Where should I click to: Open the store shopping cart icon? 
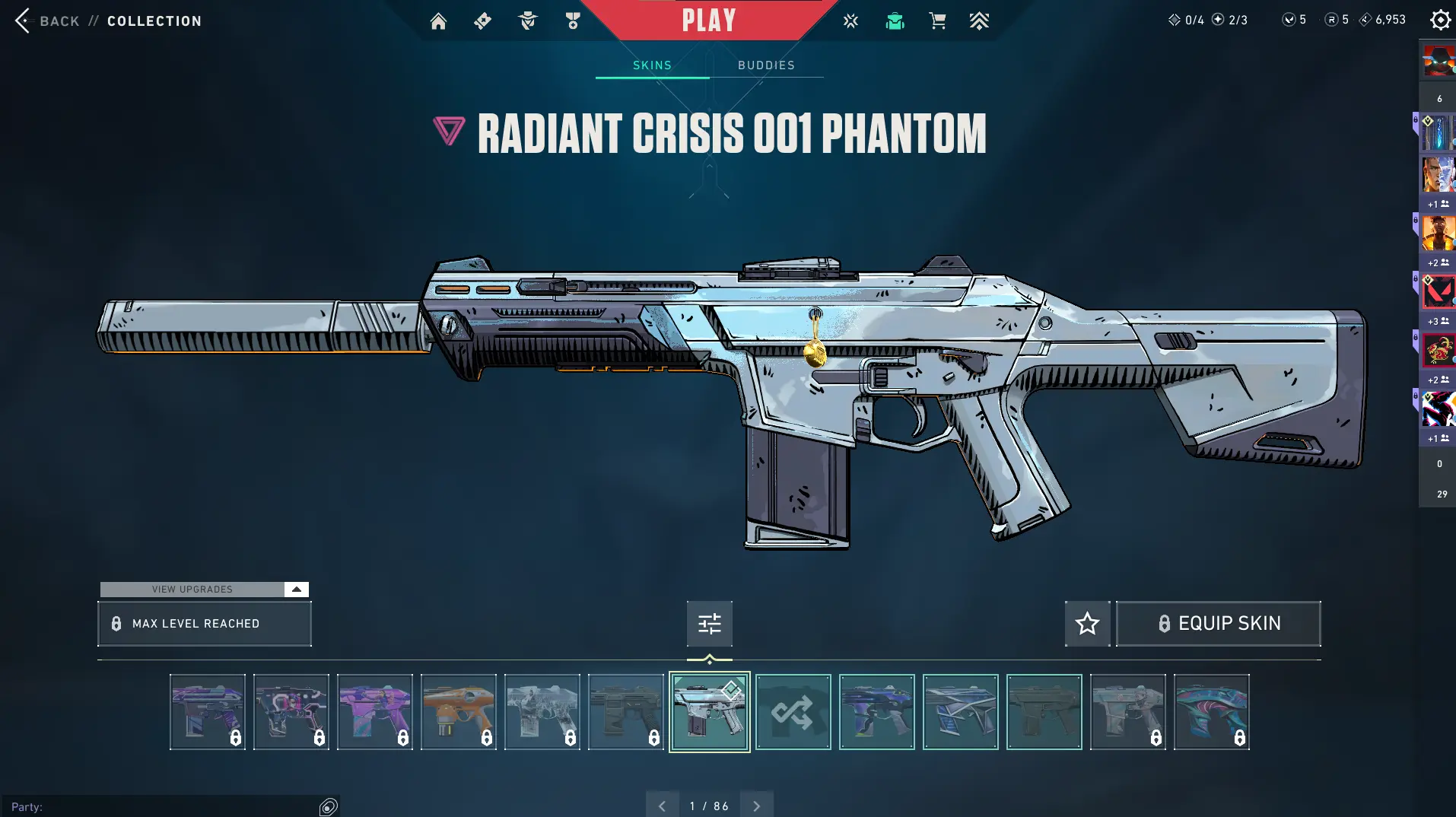click(x=937, y=21)
